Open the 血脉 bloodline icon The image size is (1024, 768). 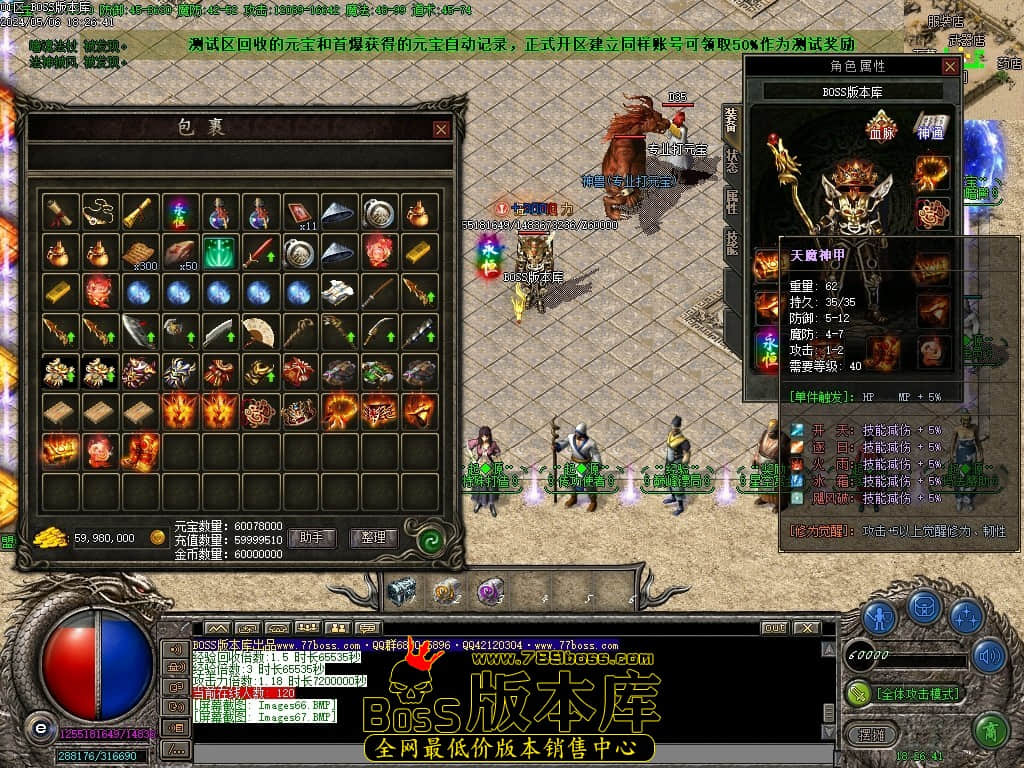tap(881, 127)
